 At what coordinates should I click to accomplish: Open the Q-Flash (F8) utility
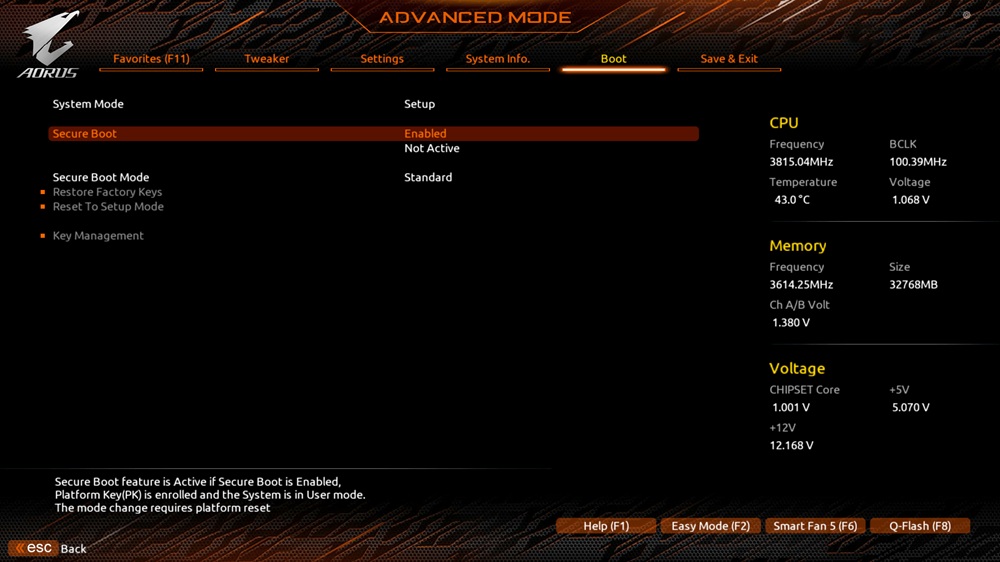tap(920, 526)
